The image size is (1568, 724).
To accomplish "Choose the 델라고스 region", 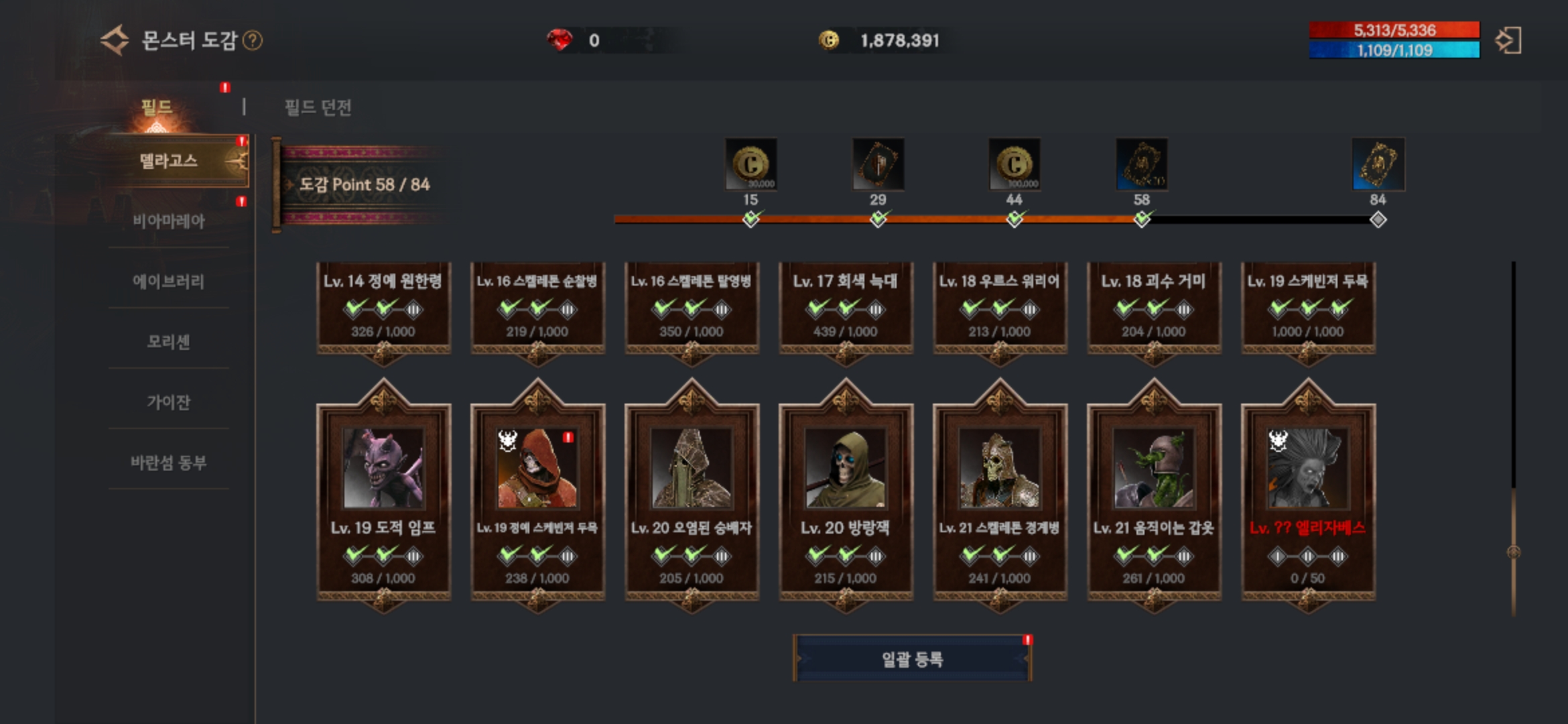I will [x=169, y=161].
